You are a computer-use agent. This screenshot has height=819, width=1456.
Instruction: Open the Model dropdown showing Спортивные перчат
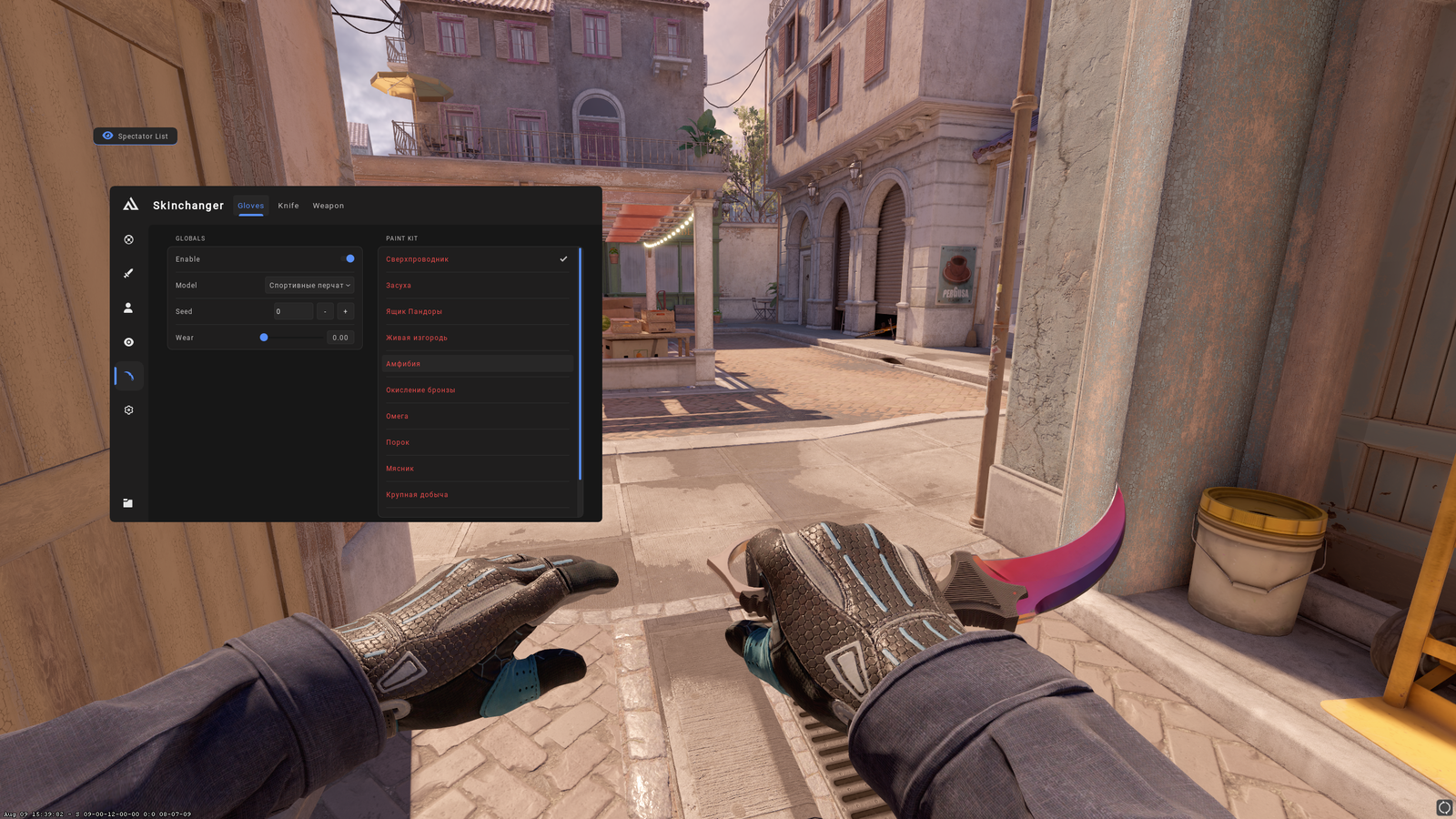click(x=308, y=285)
